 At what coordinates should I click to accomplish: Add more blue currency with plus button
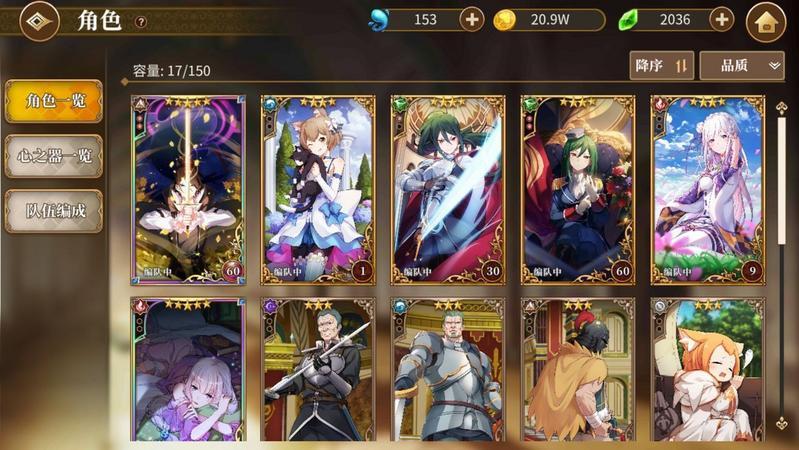(x=472, y=19)
